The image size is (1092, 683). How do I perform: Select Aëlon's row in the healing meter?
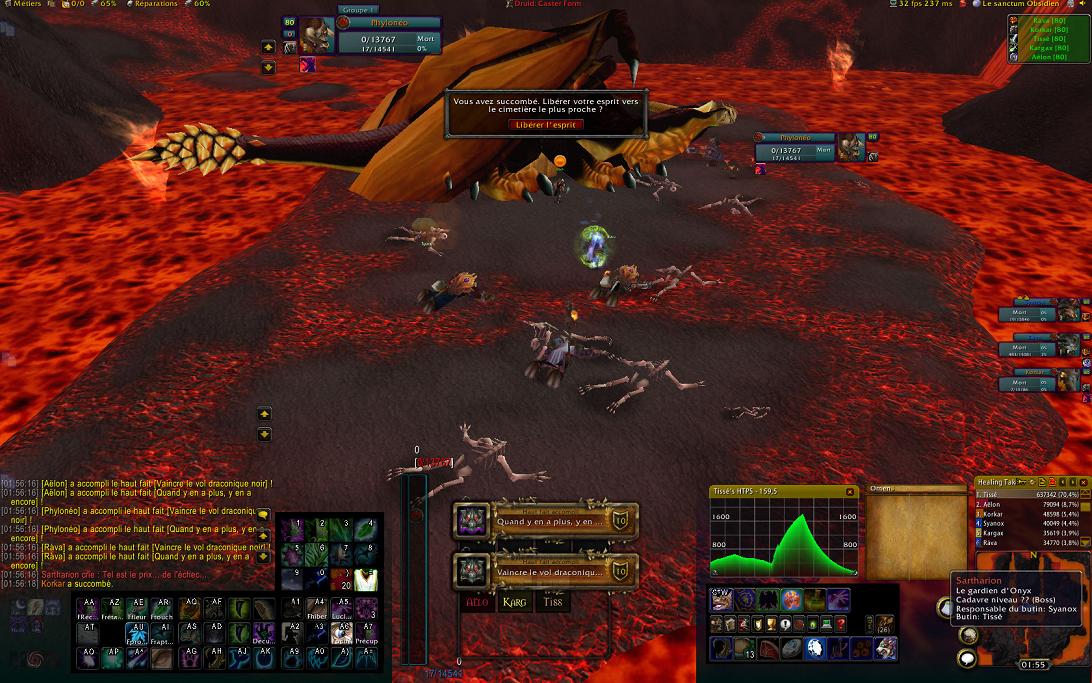1030,506
